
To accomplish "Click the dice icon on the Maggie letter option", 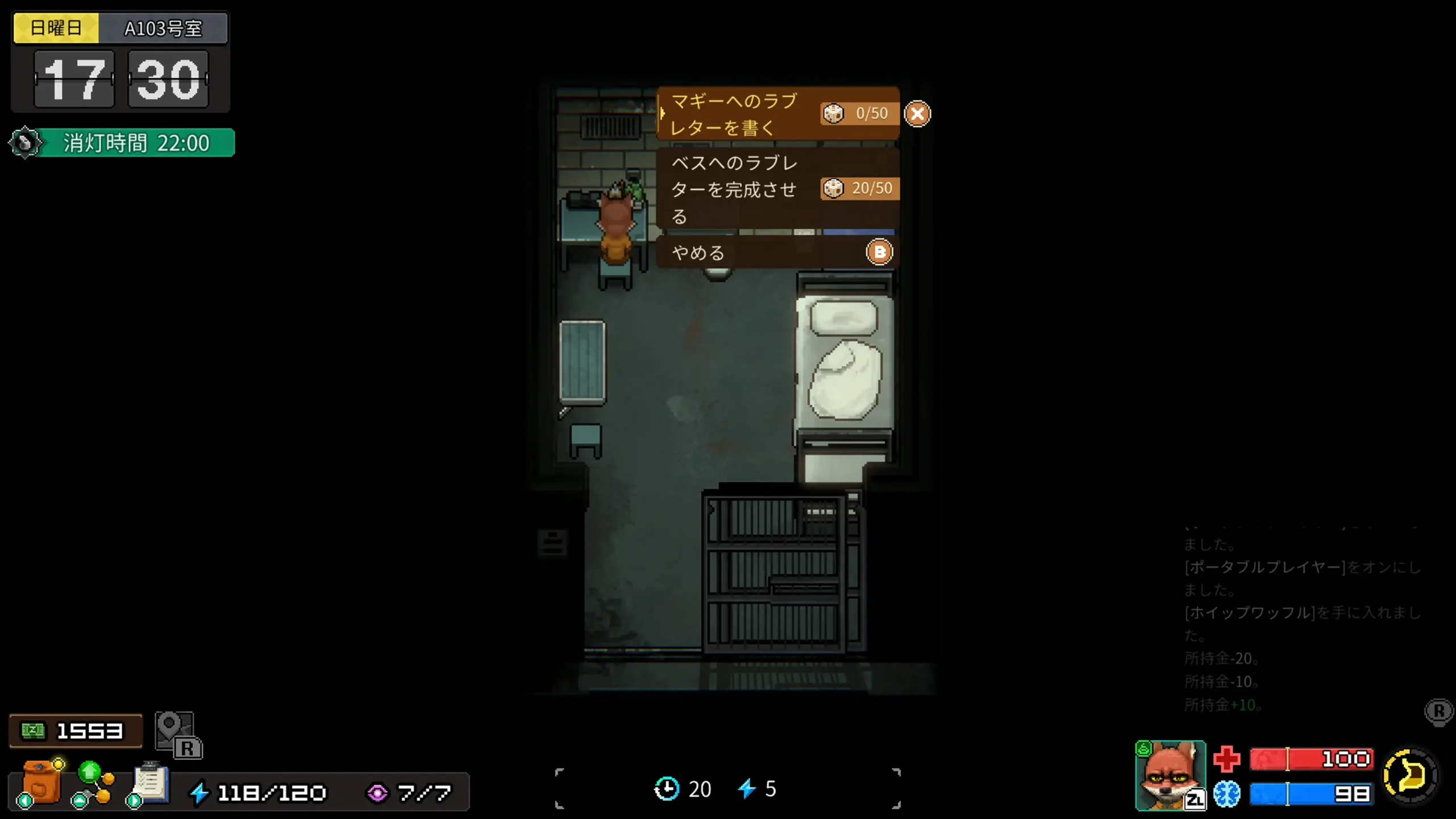I will coord(834,113).
